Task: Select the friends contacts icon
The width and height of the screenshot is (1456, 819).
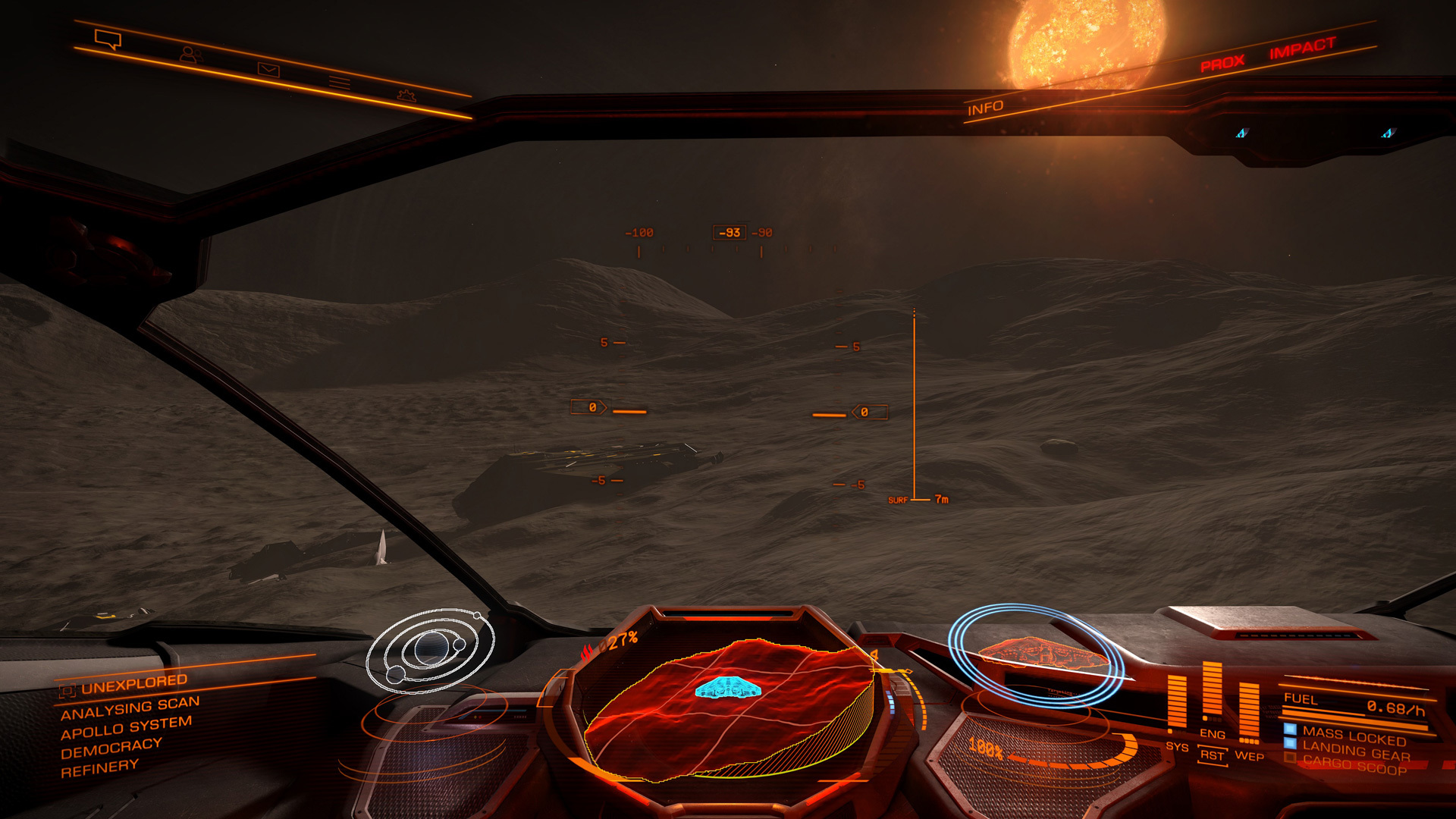Action: [x=190, y=55]
